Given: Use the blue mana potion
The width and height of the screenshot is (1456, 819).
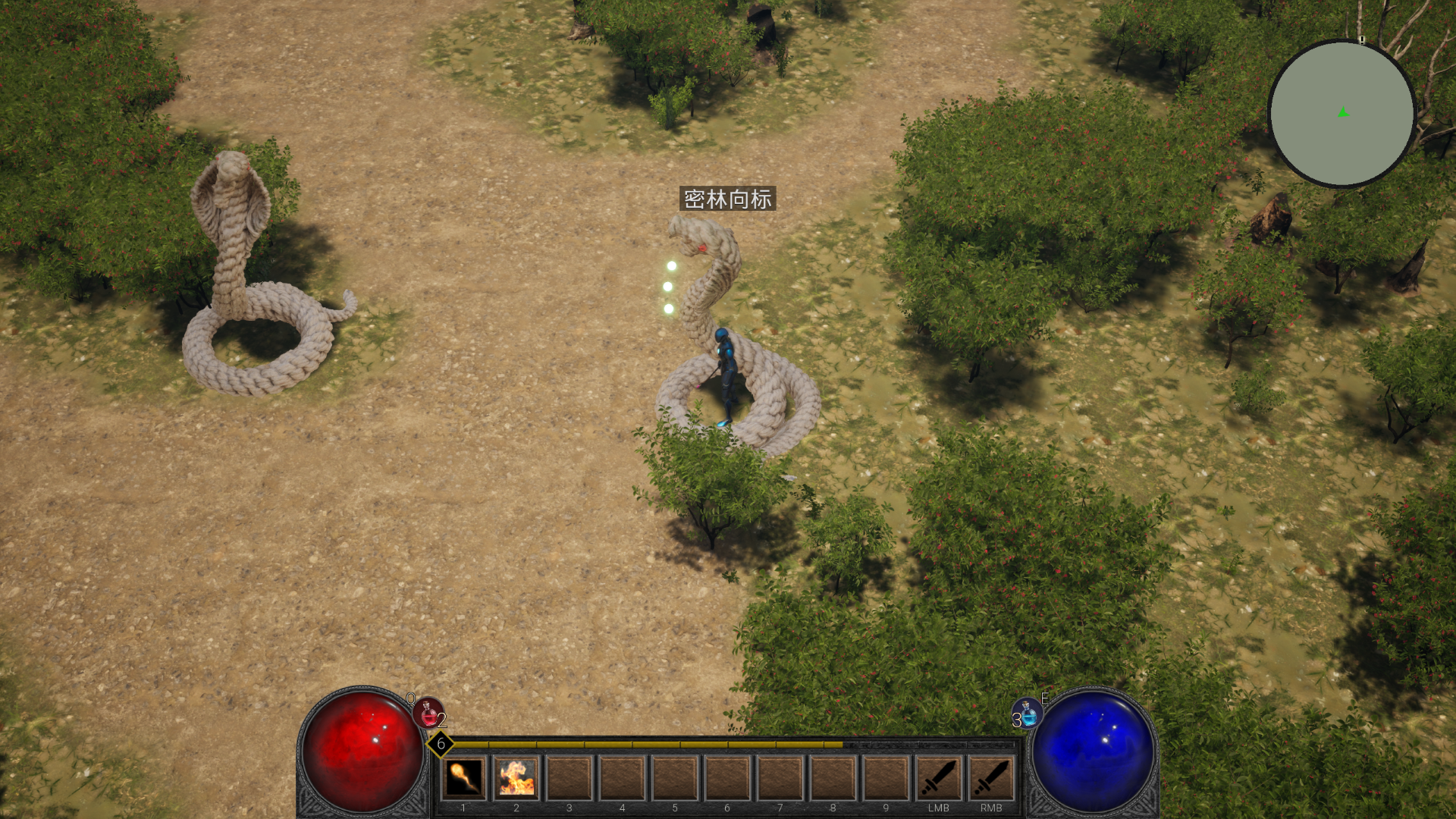Looking at the screenshot, I should (1028, 714).
